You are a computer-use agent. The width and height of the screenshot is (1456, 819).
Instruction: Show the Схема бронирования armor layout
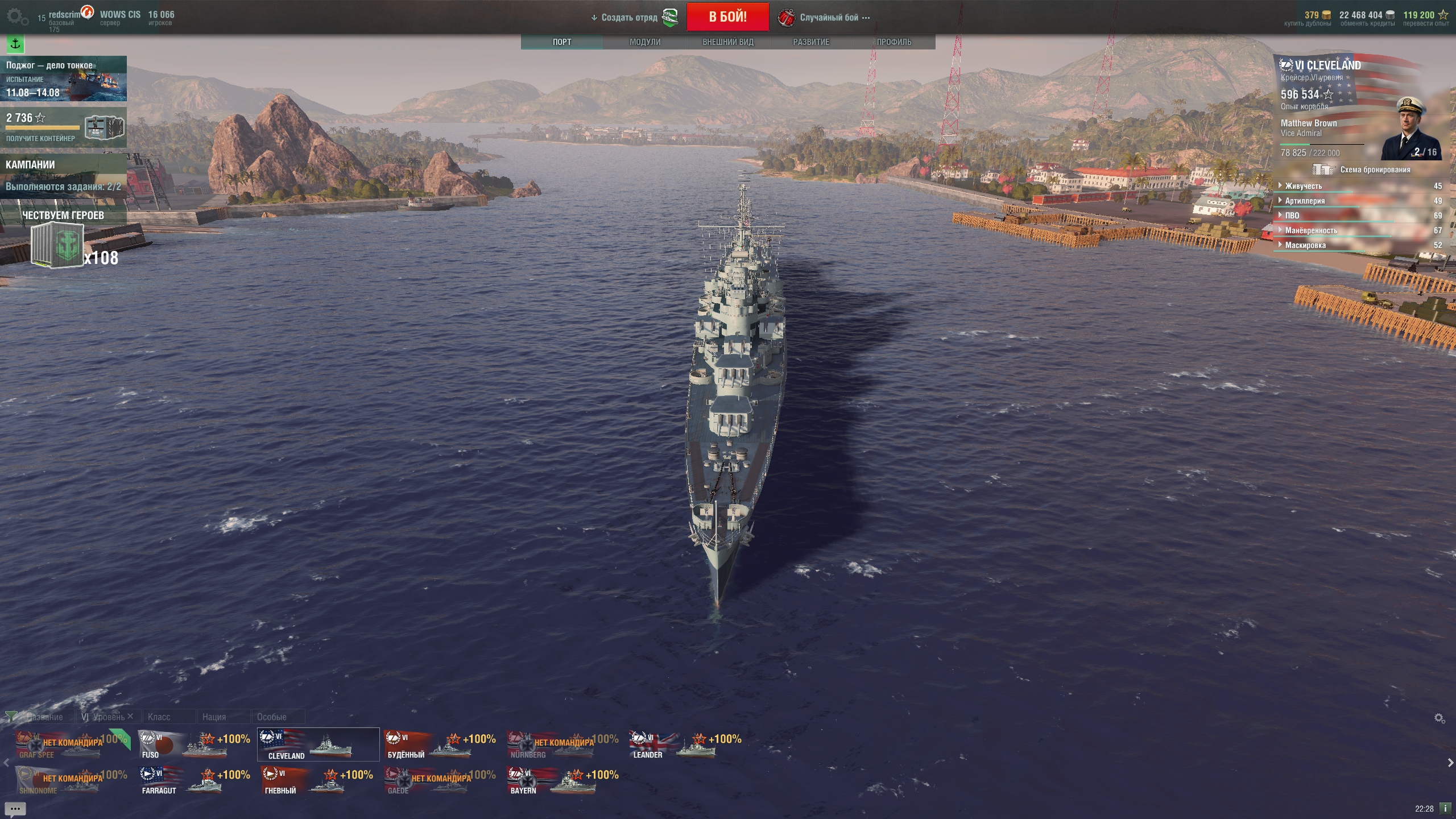point(1363,169)
